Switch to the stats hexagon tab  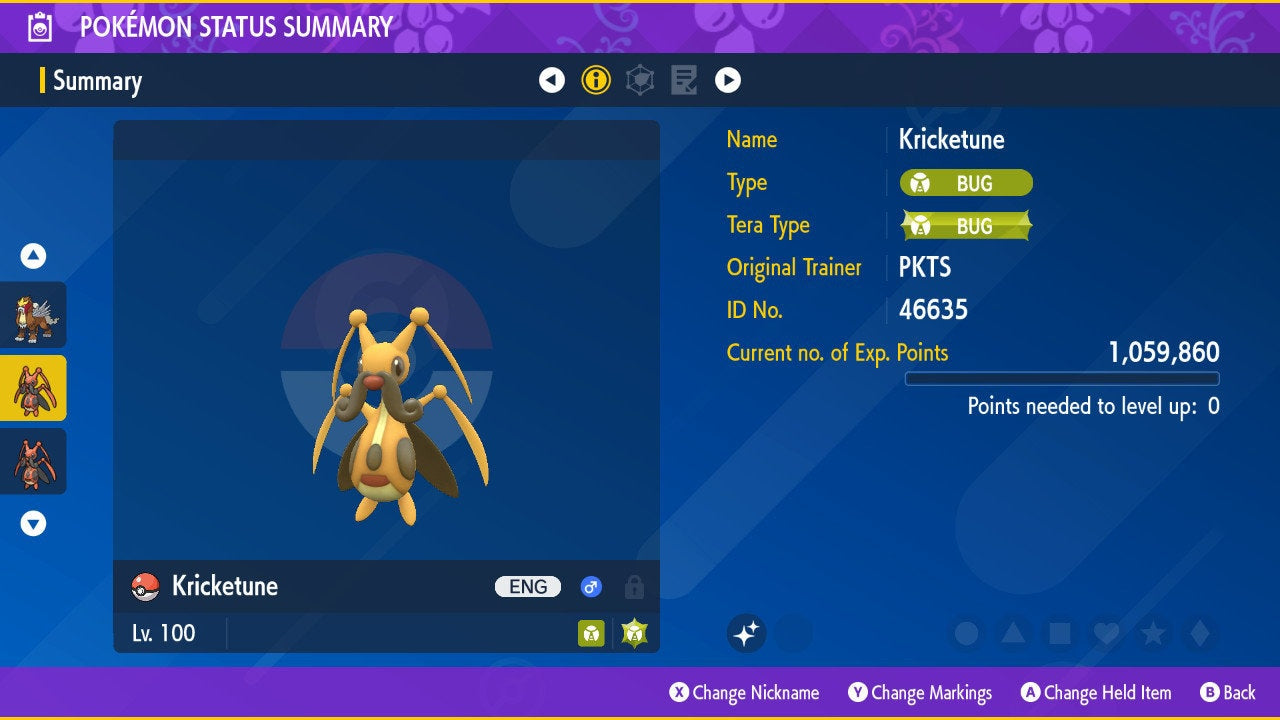point(640,80)
